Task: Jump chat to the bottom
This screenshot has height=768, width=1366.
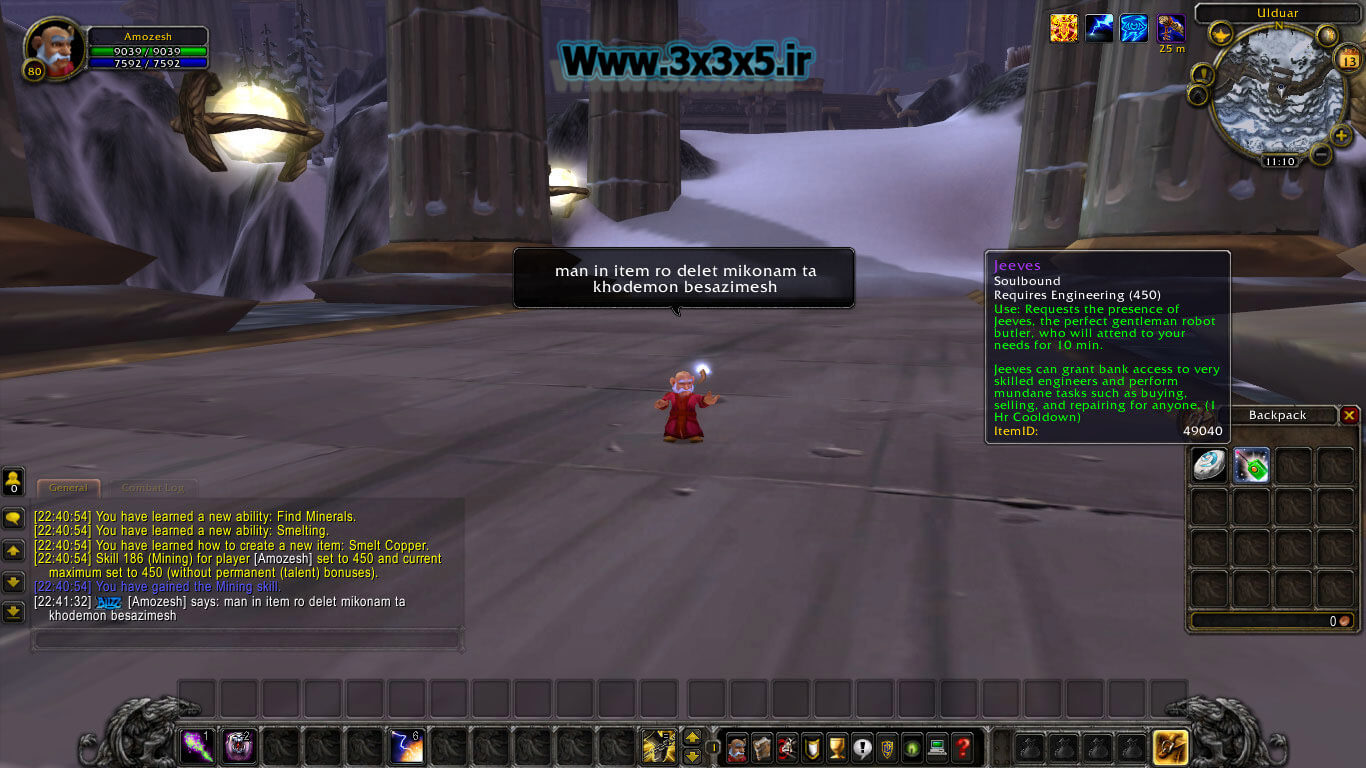Action: coord(14,611)
